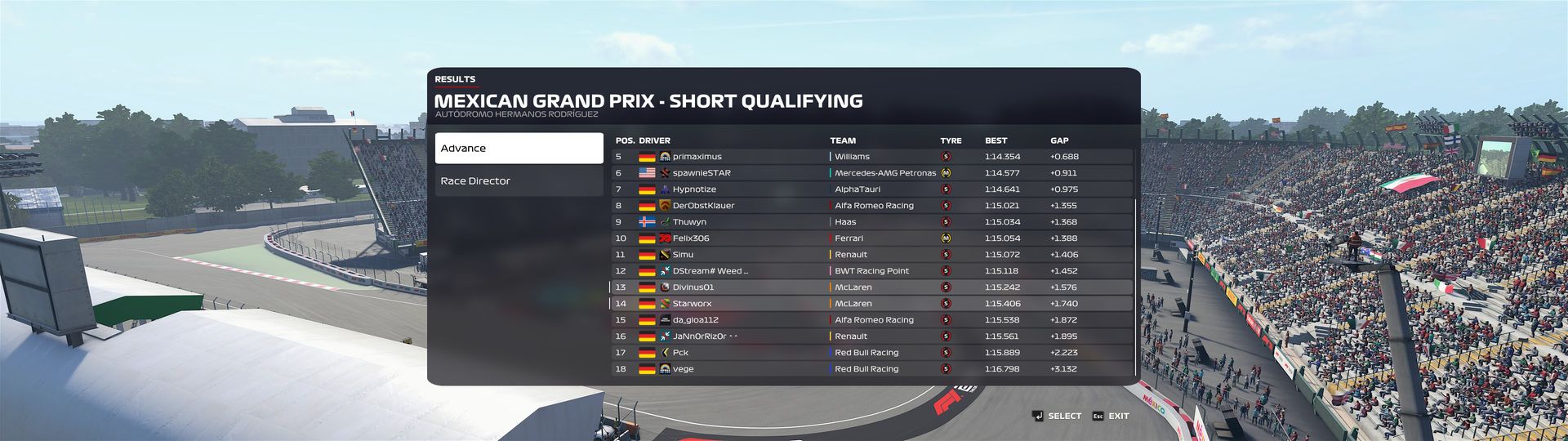Select vege's last-place row

click(871, 369)
